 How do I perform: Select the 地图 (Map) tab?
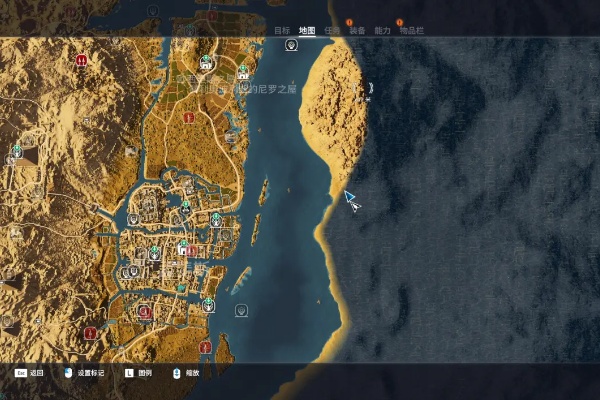307,31
